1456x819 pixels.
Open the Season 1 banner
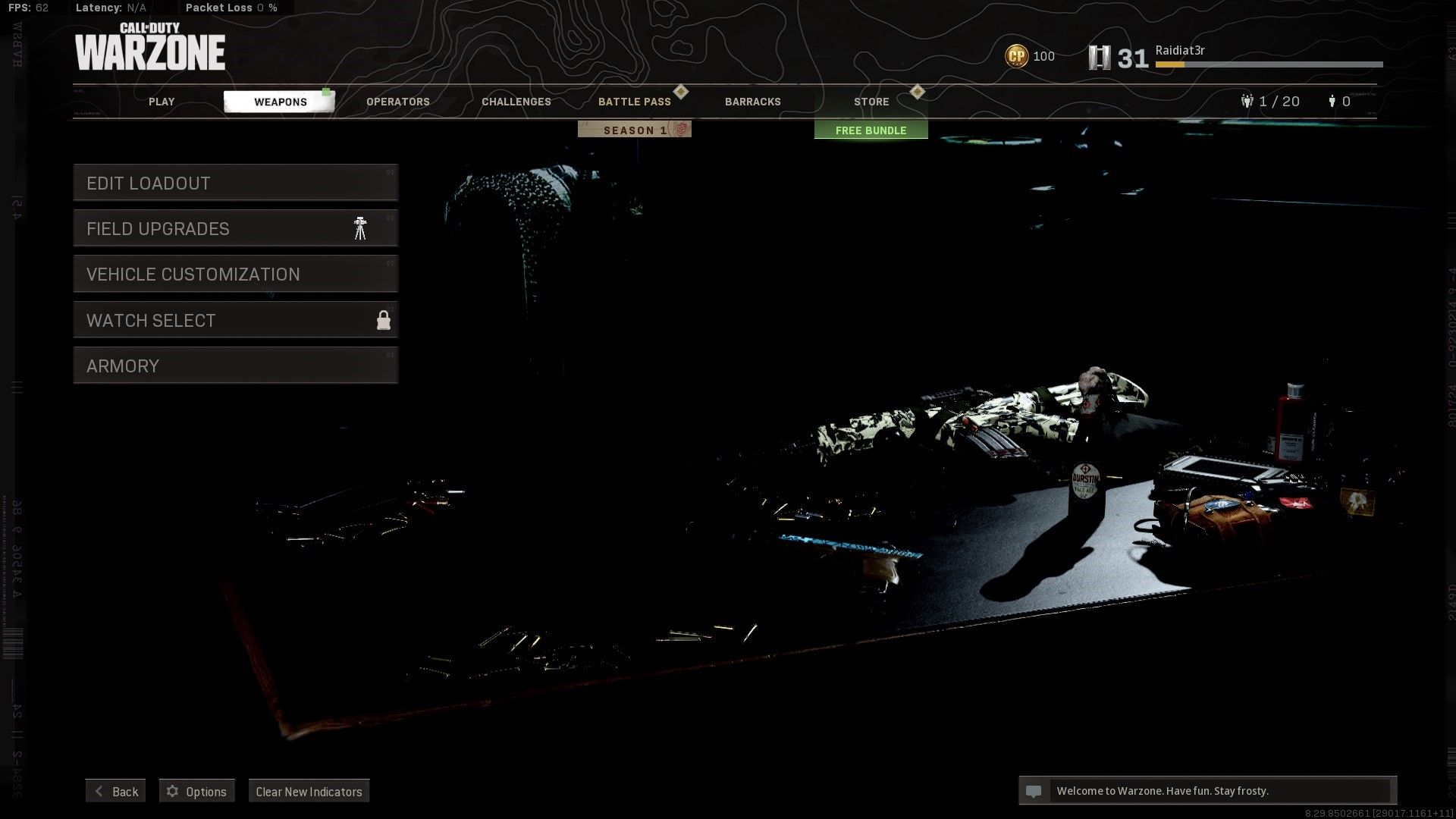(634, 129)
